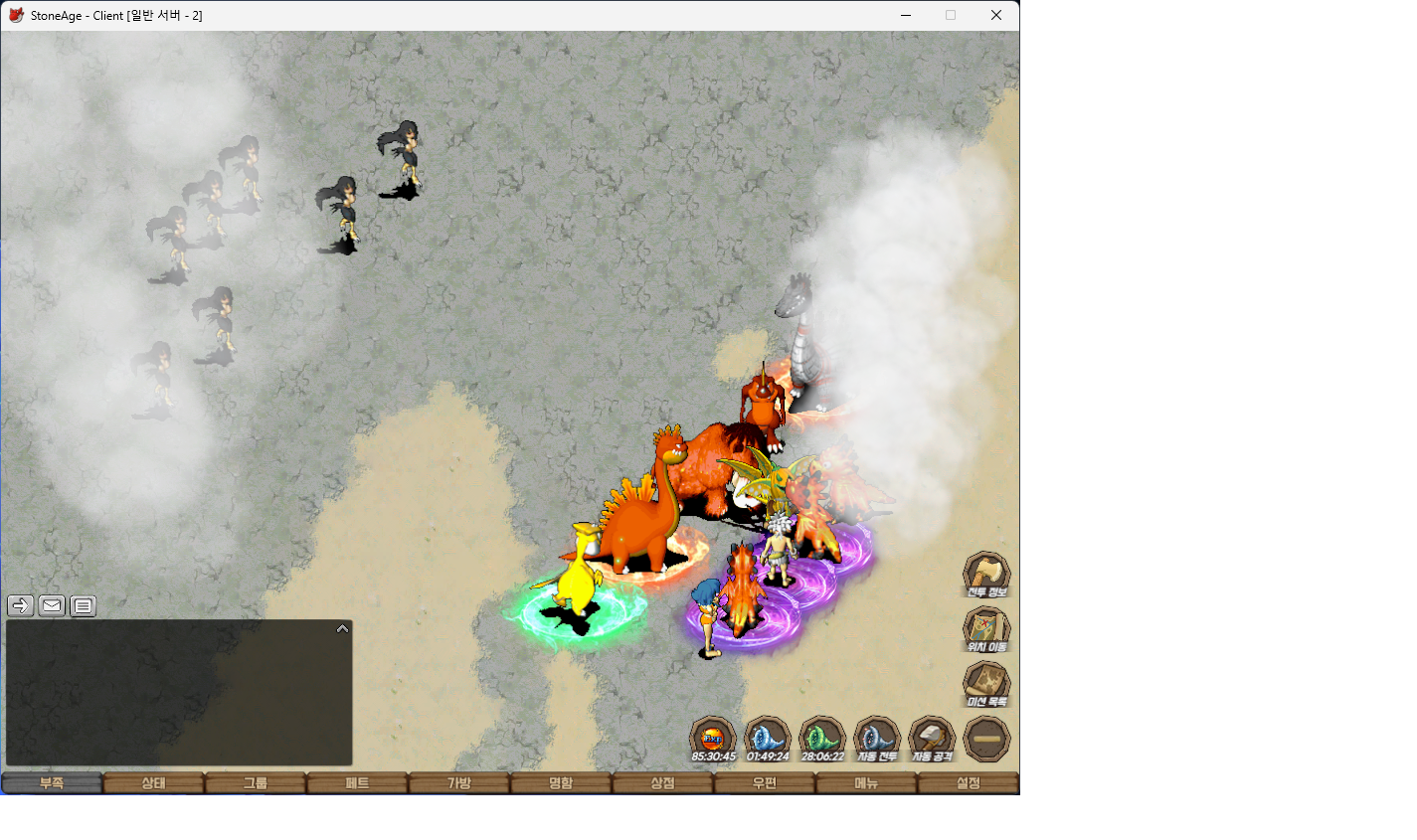Close the StoneAge client window
Viewport: 1417px width, 840px height.
(x=995, y=15)
